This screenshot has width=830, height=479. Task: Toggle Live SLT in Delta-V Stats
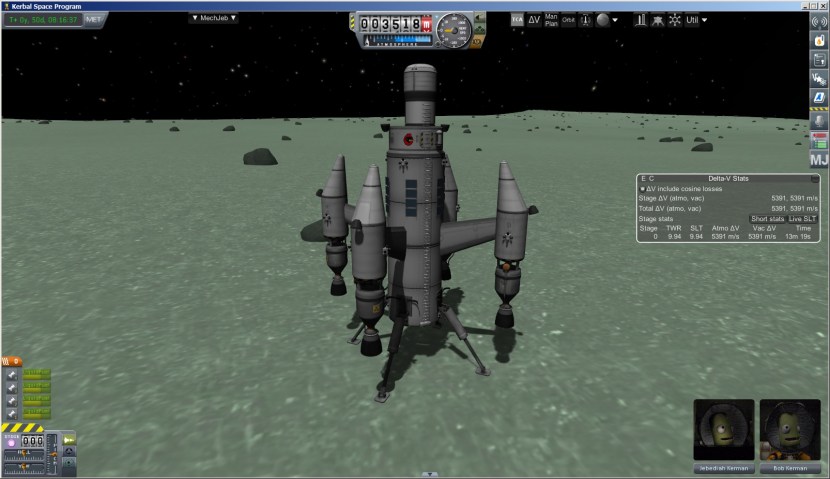click(802, 218)
